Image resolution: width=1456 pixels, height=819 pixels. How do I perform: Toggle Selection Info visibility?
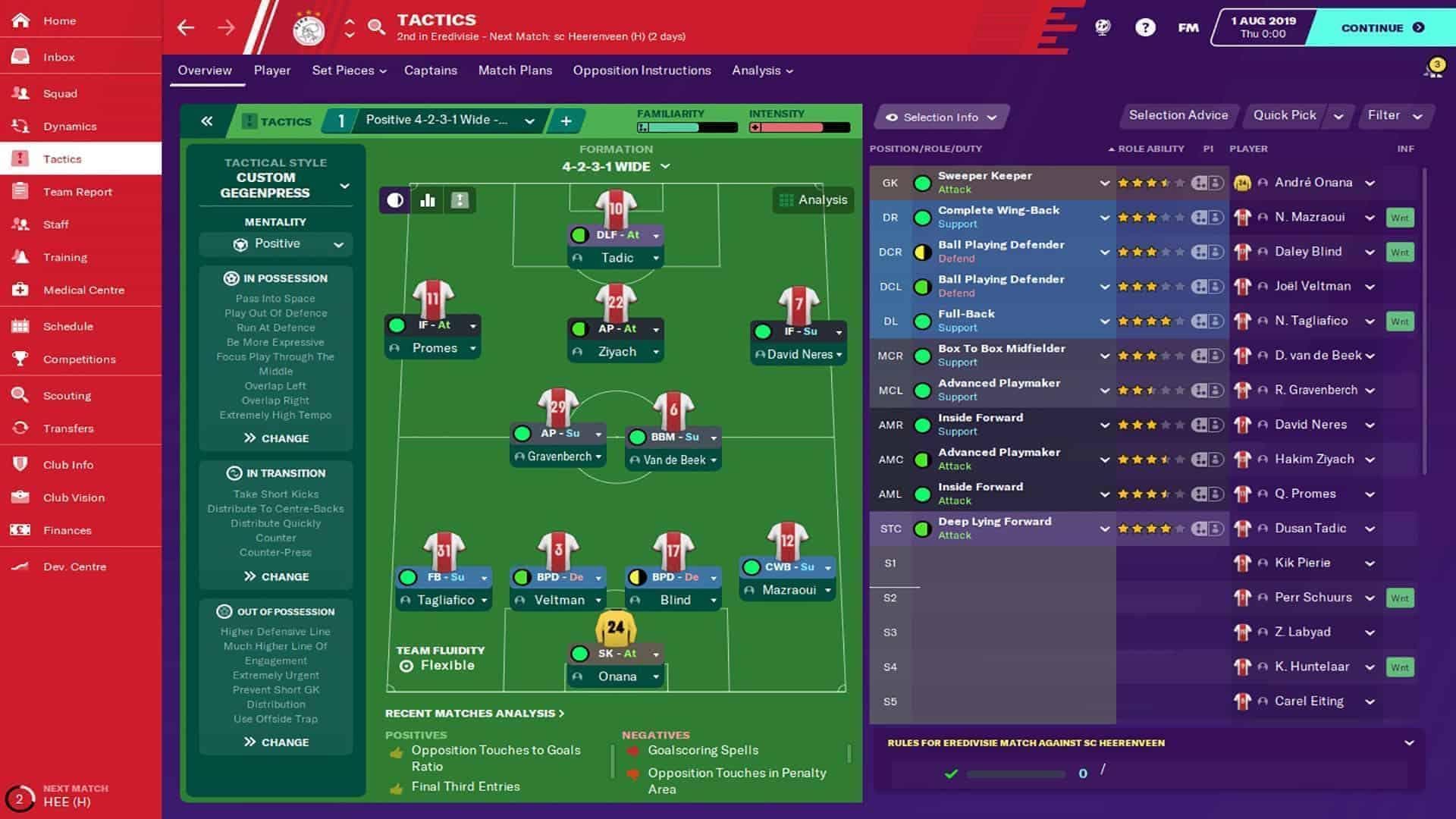pyautogui.click(x=940, y=117)
